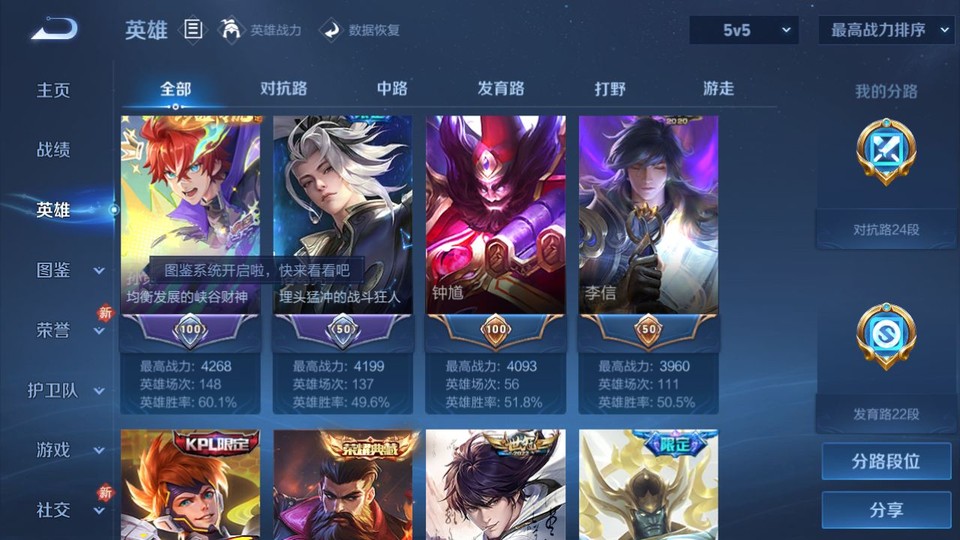Select the 中路 lane tab
Screen dimensions: 960x540
pyautogui.click(x=392, y=89)
